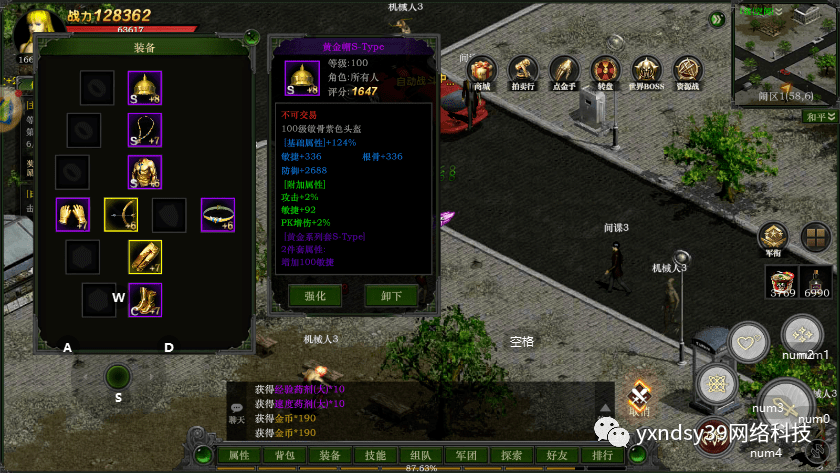The image size is (840, 473).
Task: Select the golden necklace slot
Action: coord(145,129)
